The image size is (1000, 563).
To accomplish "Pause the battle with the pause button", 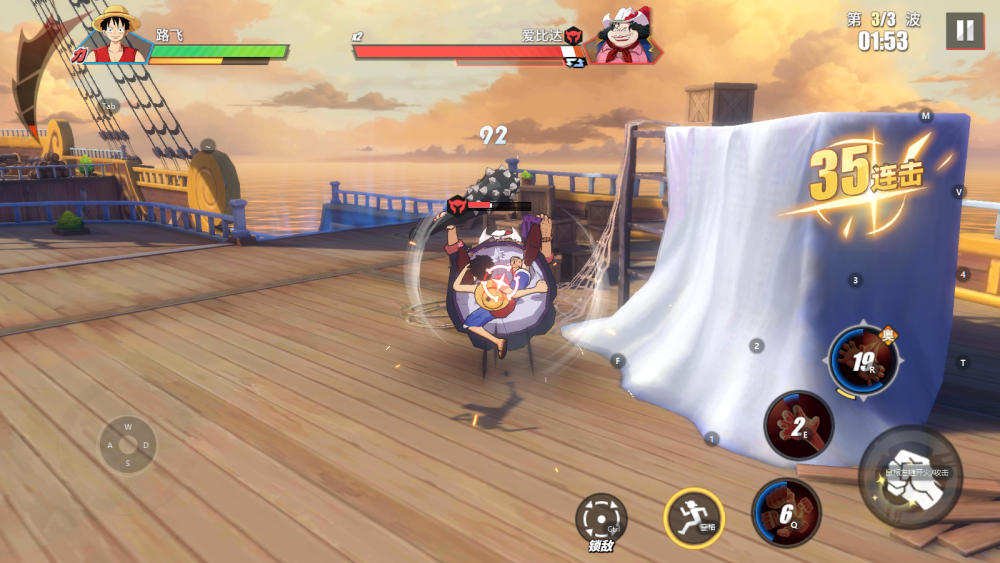I will tap(965, 31).
